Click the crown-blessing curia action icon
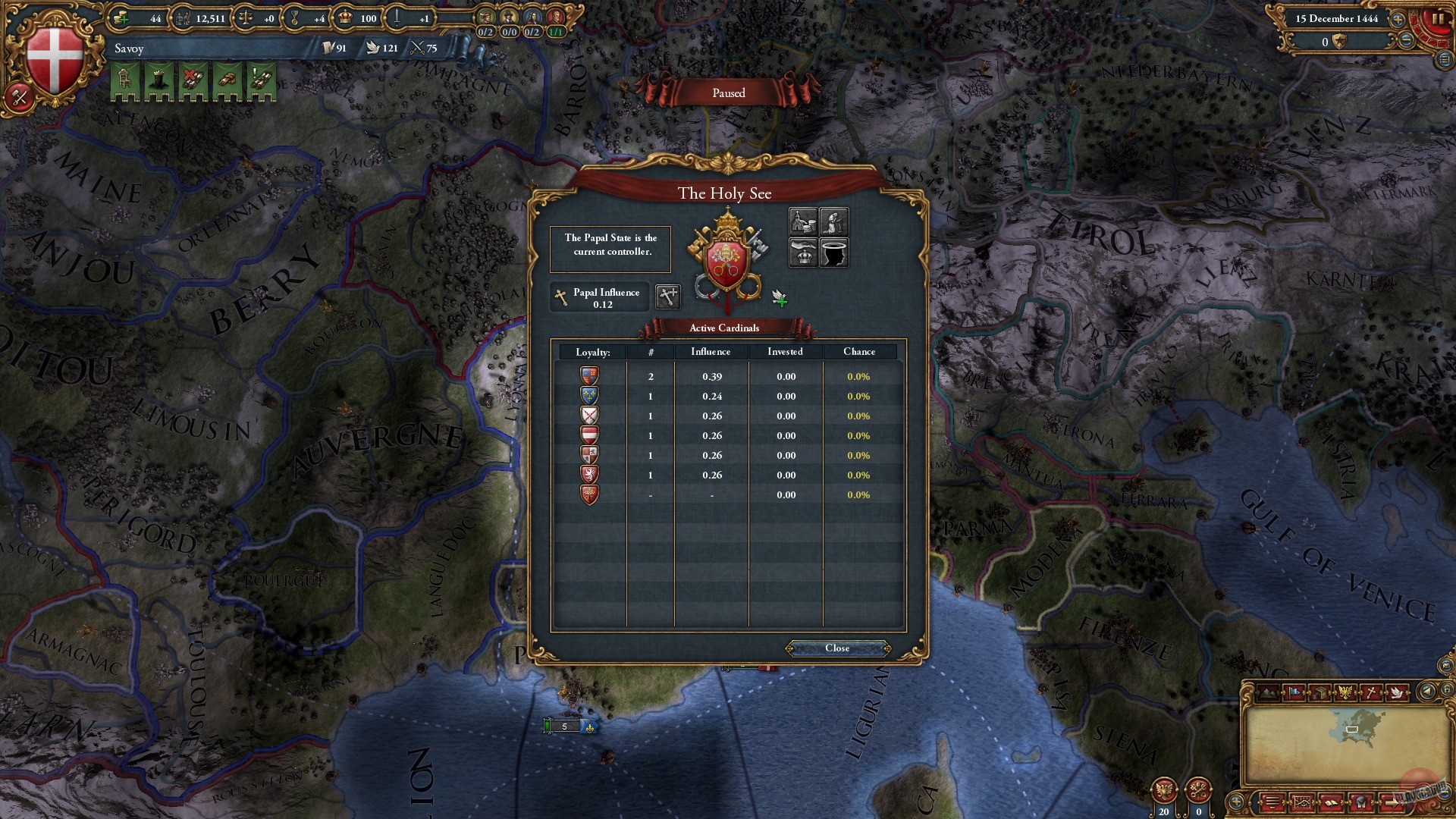 [x=804, y=253]
